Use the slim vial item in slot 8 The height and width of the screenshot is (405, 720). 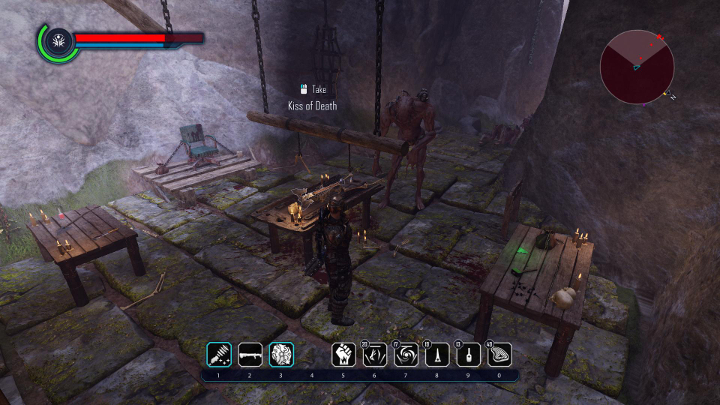tap(437, 354)
